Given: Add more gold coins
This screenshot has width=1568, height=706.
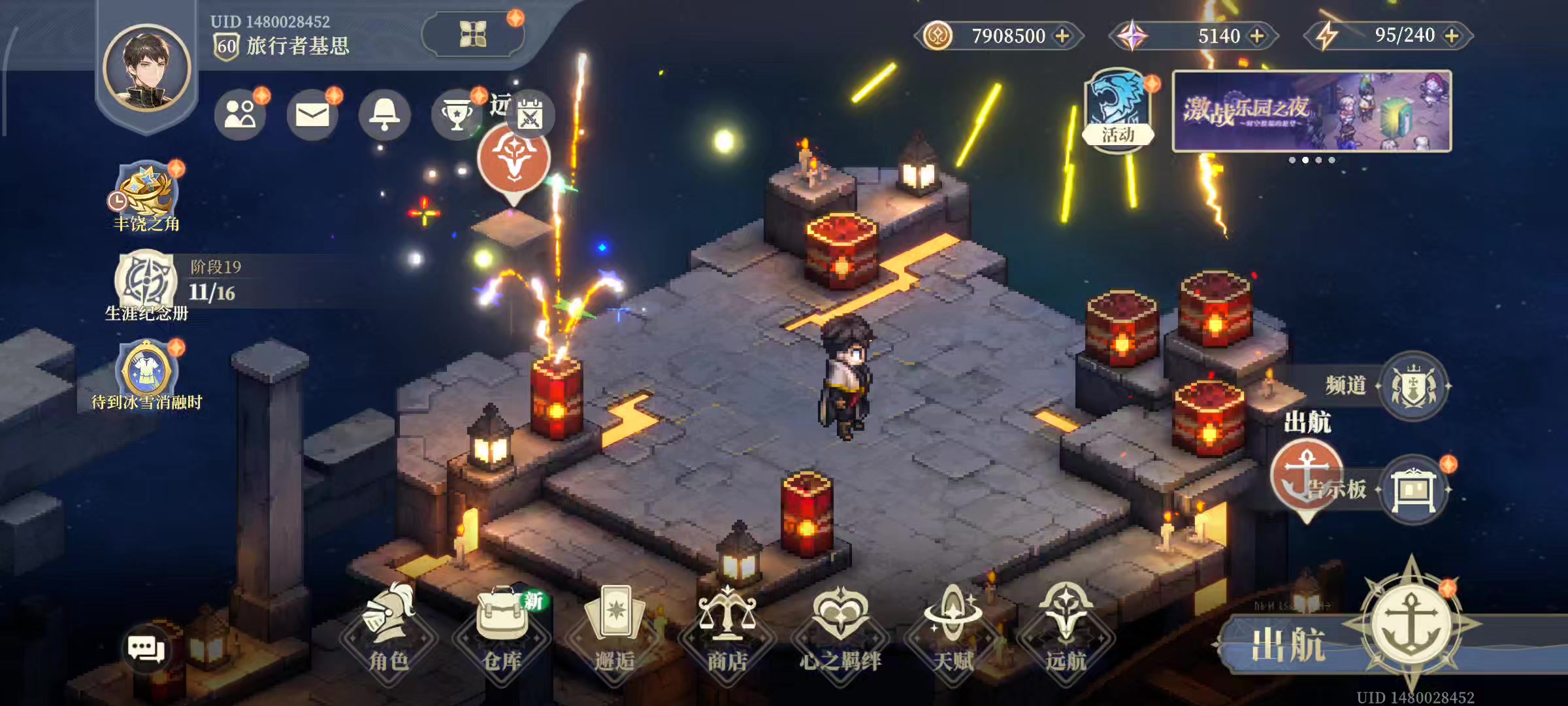Looking at the screenshot, I should (1063, 36).
